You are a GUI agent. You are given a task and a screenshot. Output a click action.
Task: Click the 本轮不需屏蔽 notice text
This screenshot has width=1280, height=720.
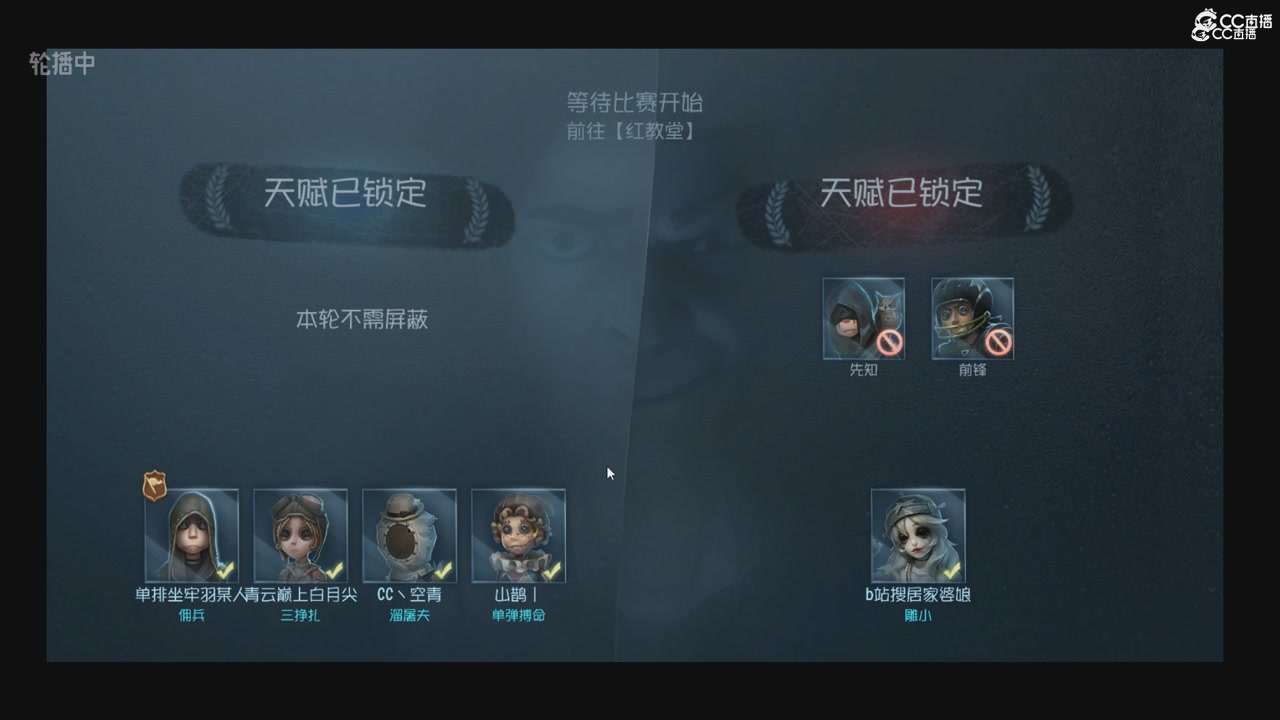coord(360,319)
